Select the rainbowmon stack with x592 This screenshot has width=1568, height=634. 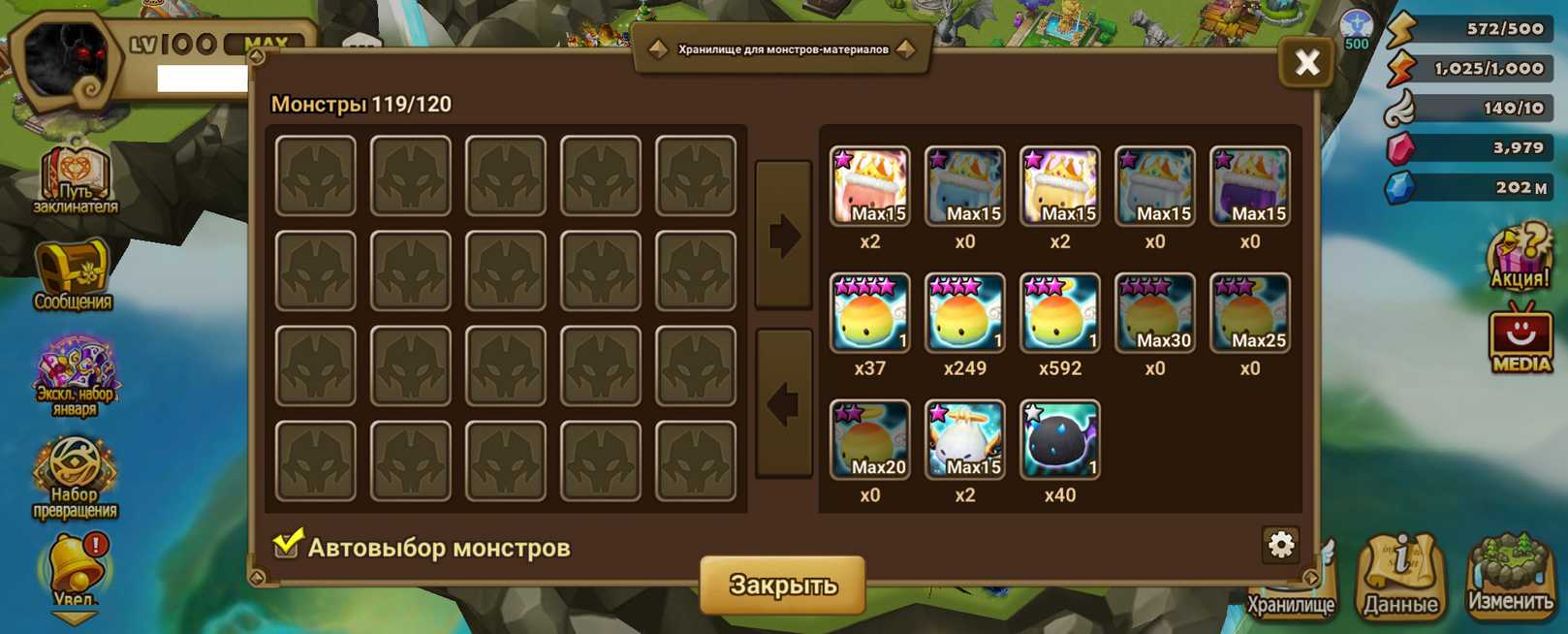tap(1059, 313)
